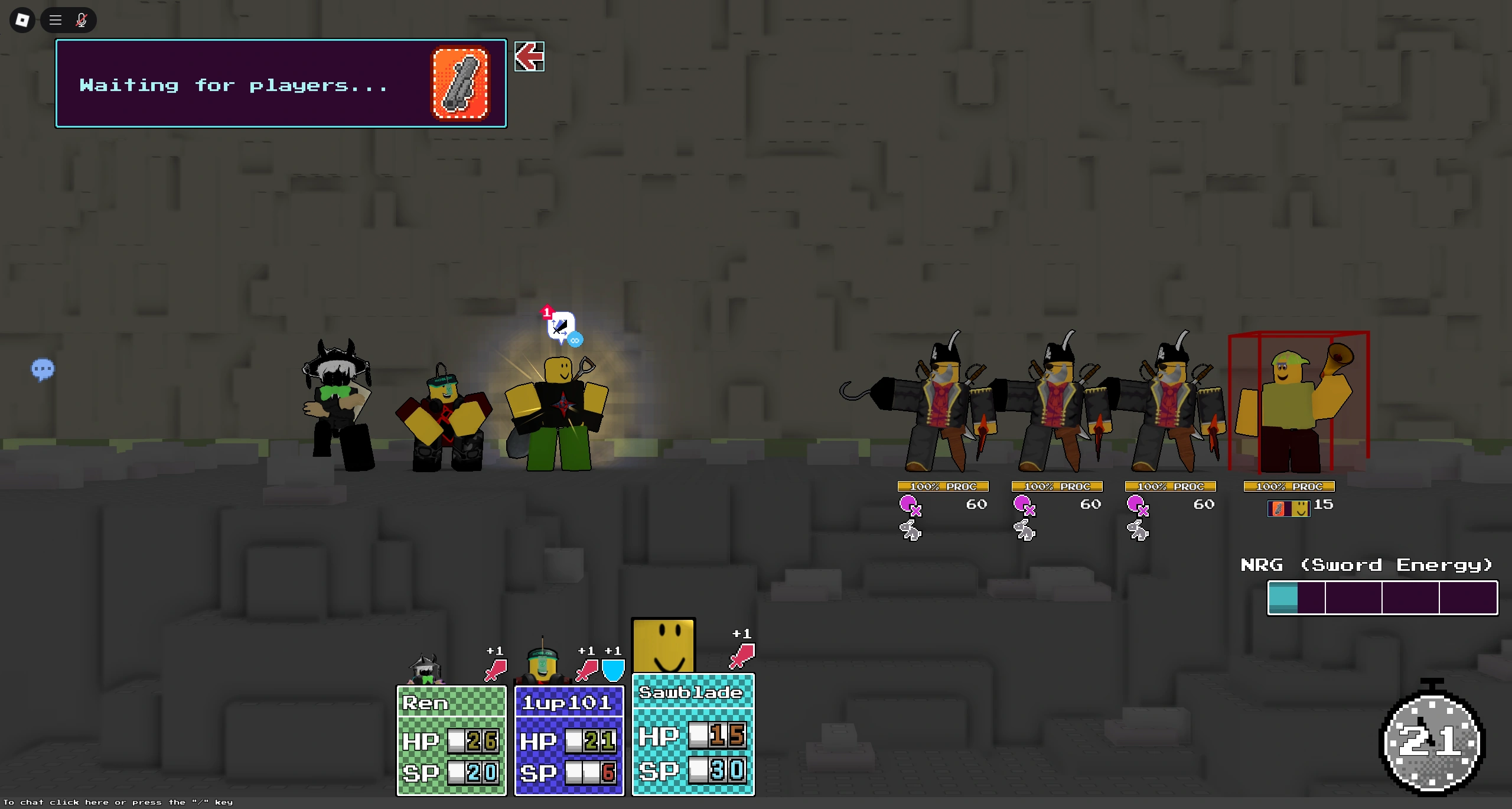This screenshot has width=1512, height=809.
Task: Toggle the infinity chat badge above the noob
Action: [x=575, y=340]
